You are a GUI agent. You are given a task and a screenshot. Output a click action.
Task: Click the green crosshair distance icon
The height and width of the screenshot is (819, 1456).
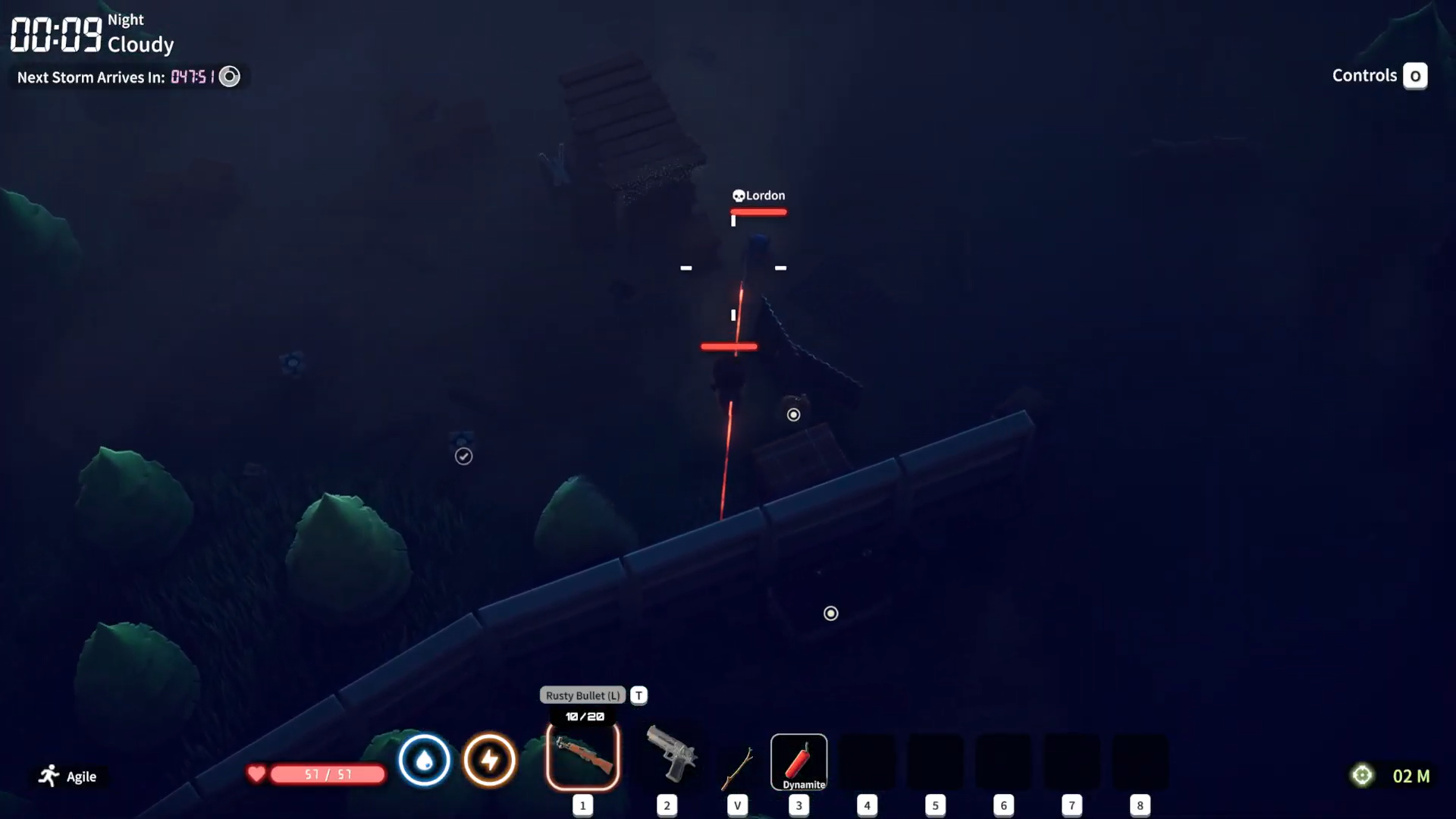(1363, 775)
